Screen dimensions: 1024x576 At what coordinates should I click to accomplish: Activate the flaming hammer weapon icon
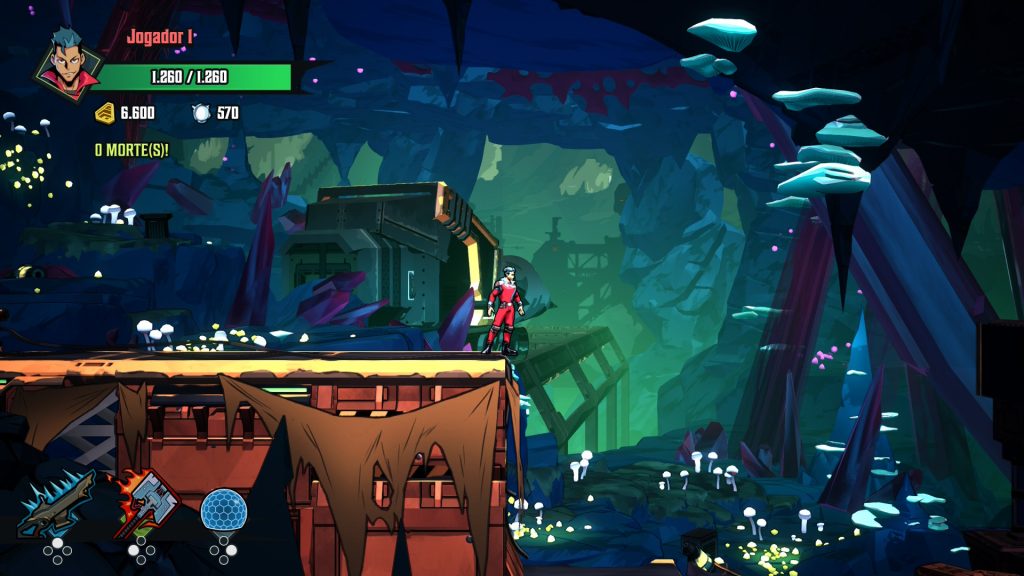143,503
